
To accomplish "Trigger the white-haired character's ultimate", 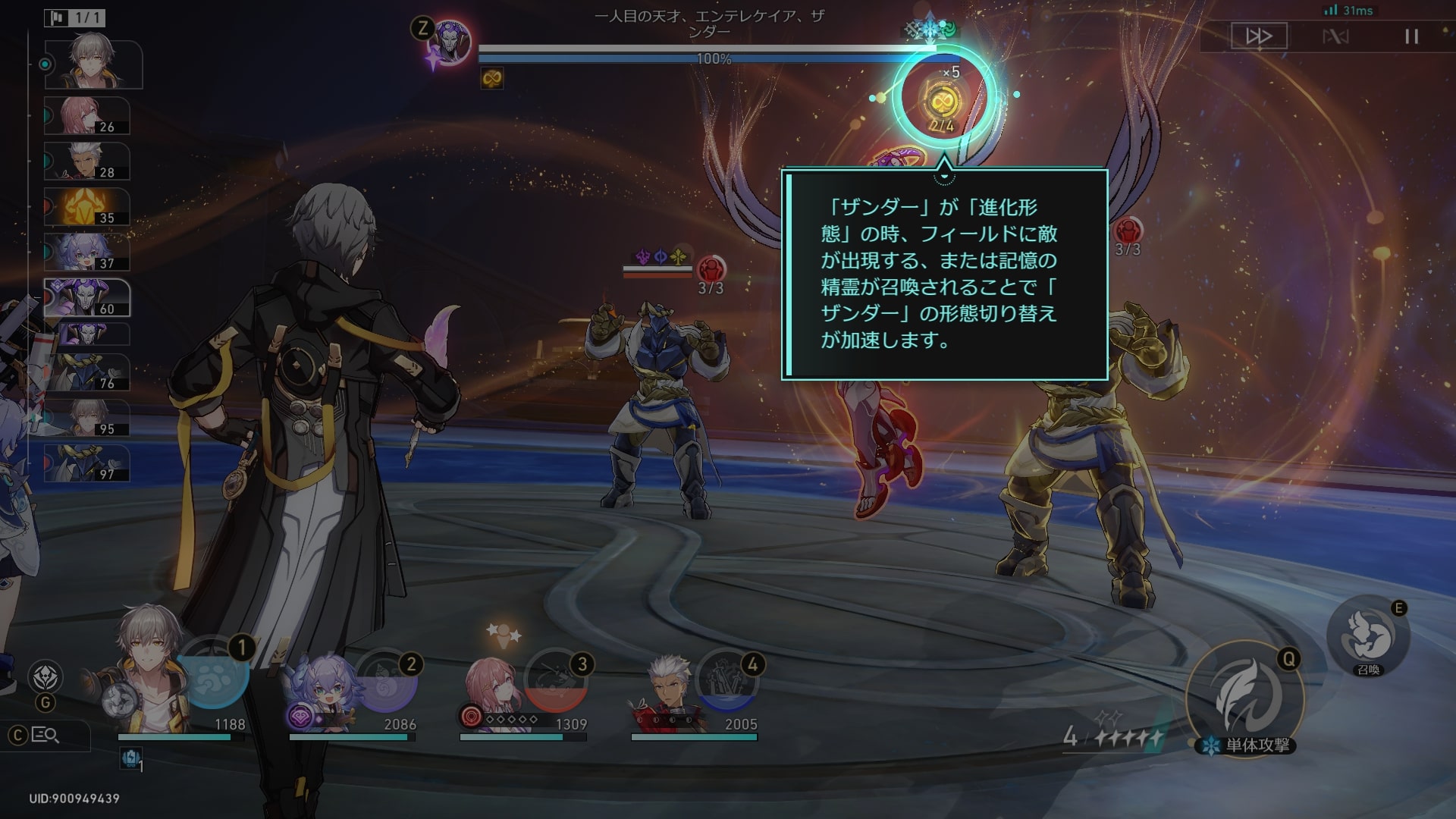I will click(x=726, y=681).
